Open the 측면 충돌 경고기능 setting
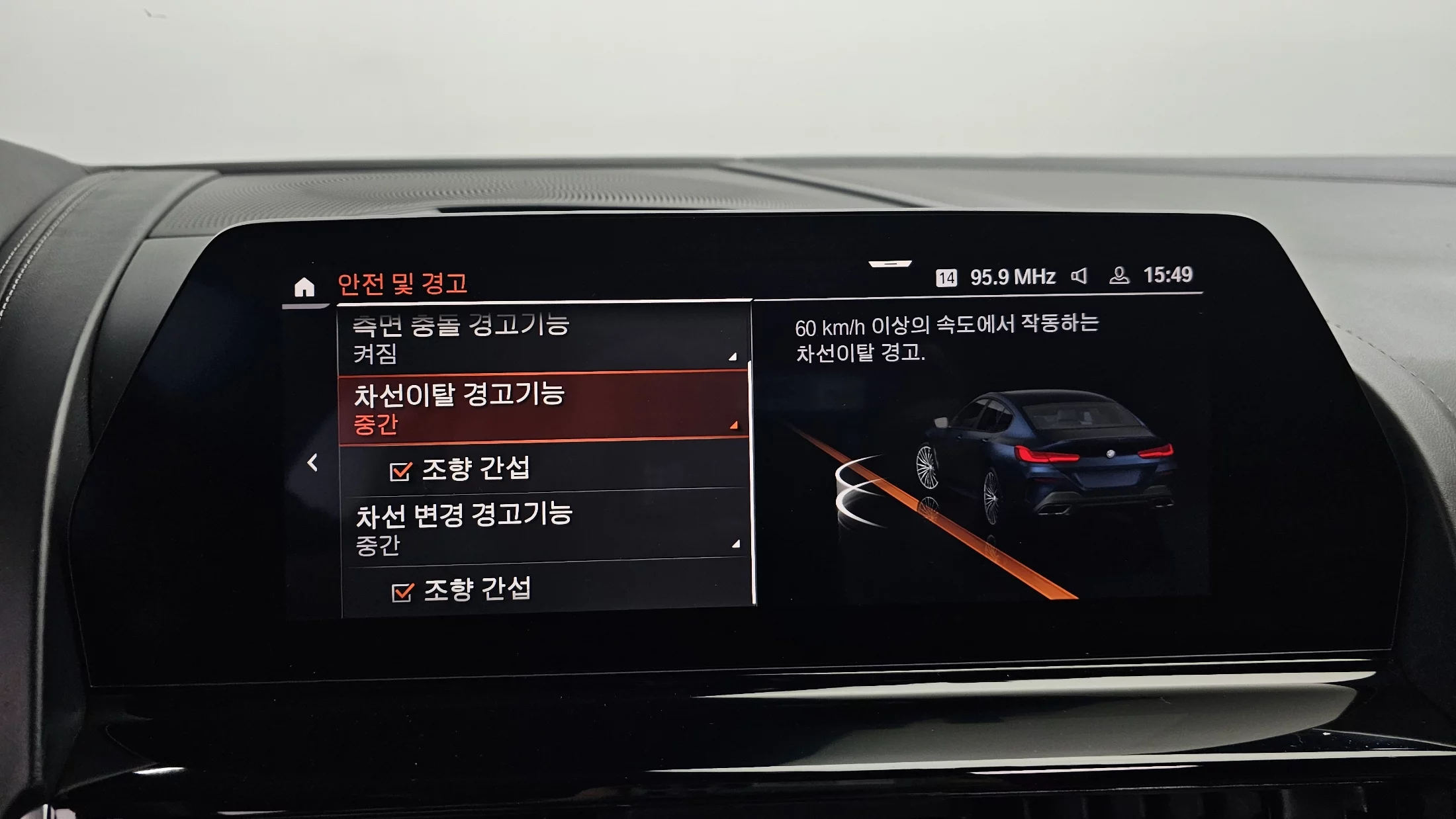The width and height of the screenshot is (1456, 819). click(x=543, y=339)
